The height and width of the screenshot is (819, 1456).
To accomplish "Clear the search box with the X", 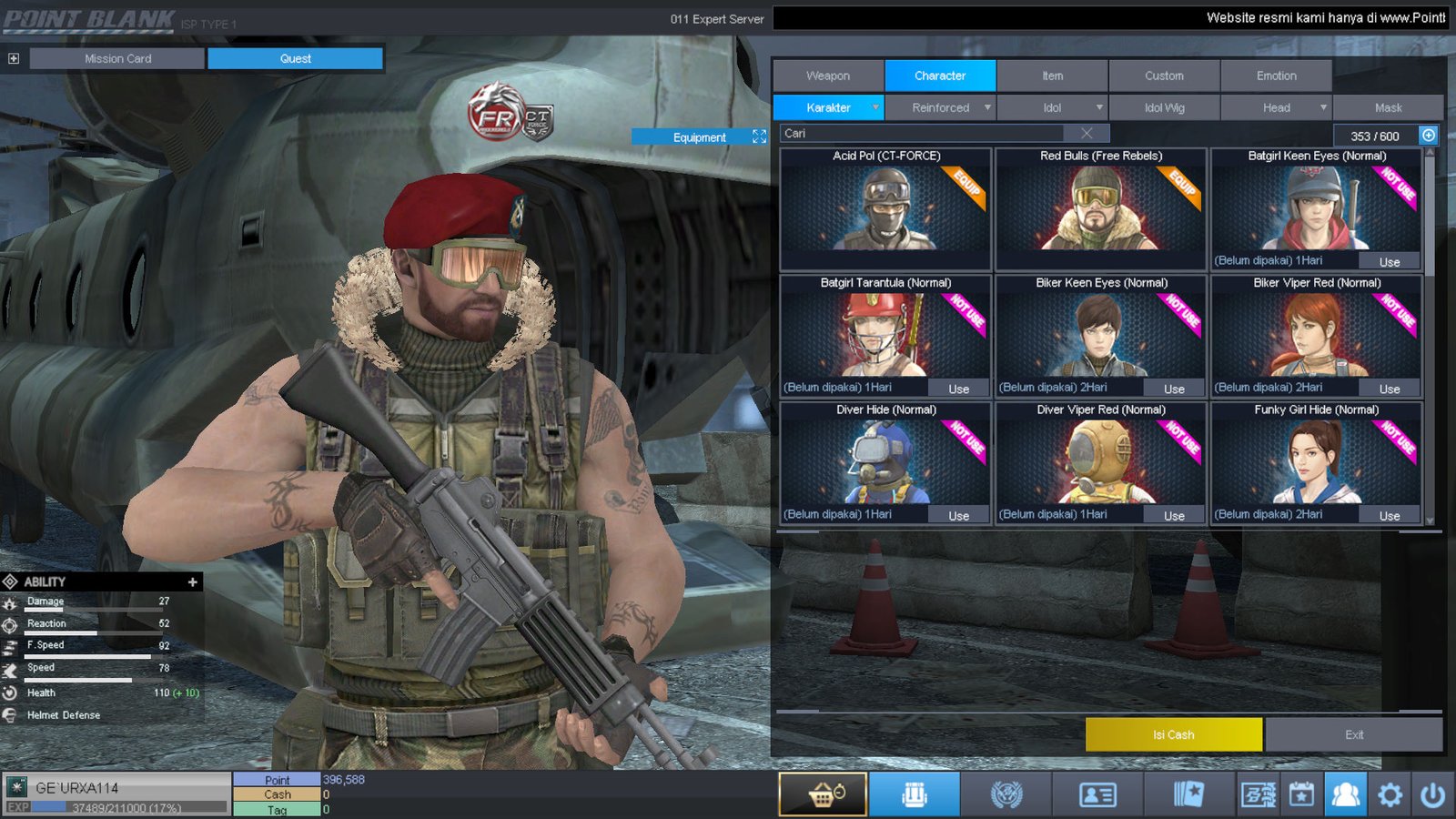I will (1087, 134).
